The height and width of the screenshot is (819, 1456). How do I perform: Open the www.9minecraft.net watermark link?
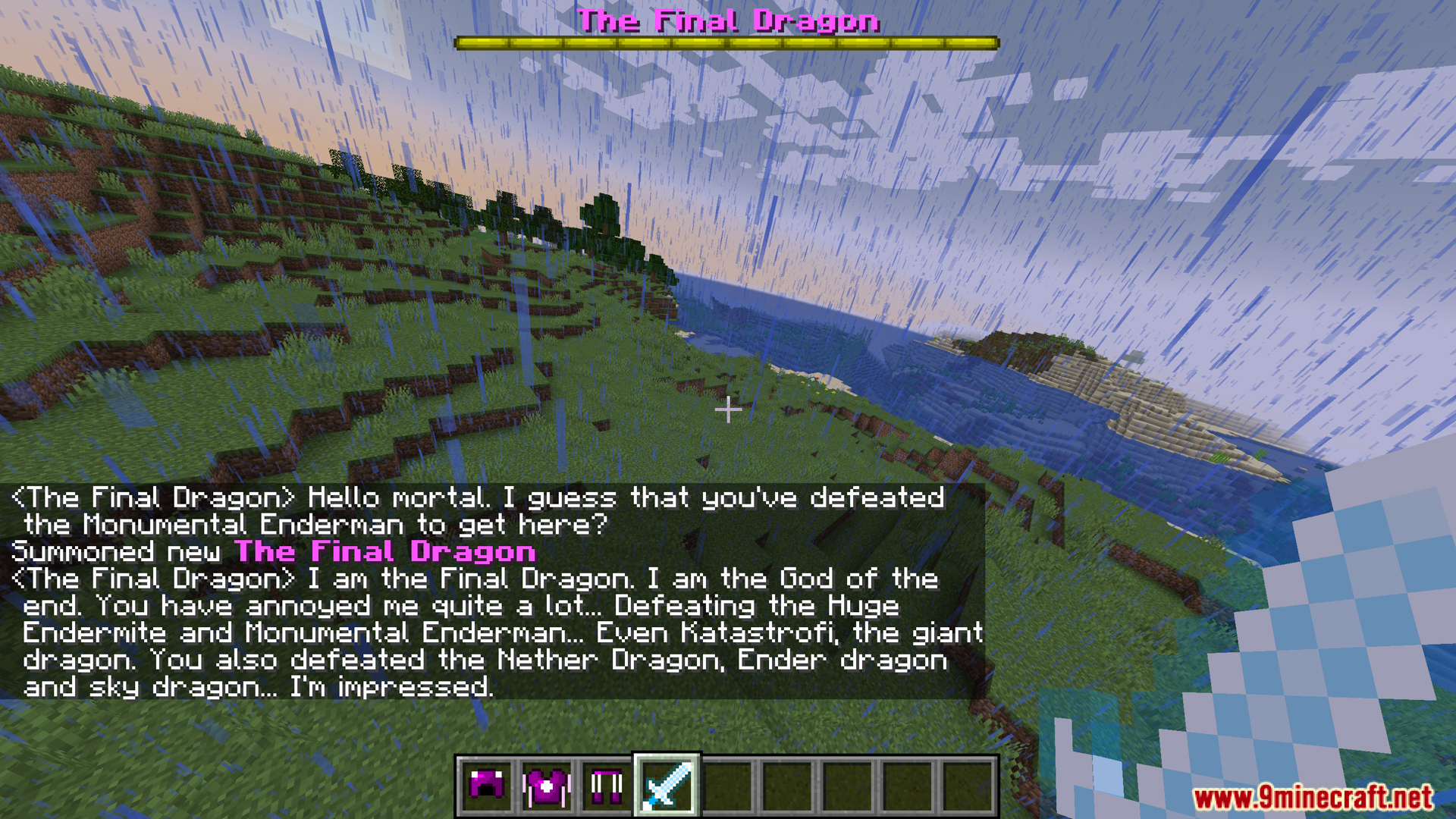1313,798
